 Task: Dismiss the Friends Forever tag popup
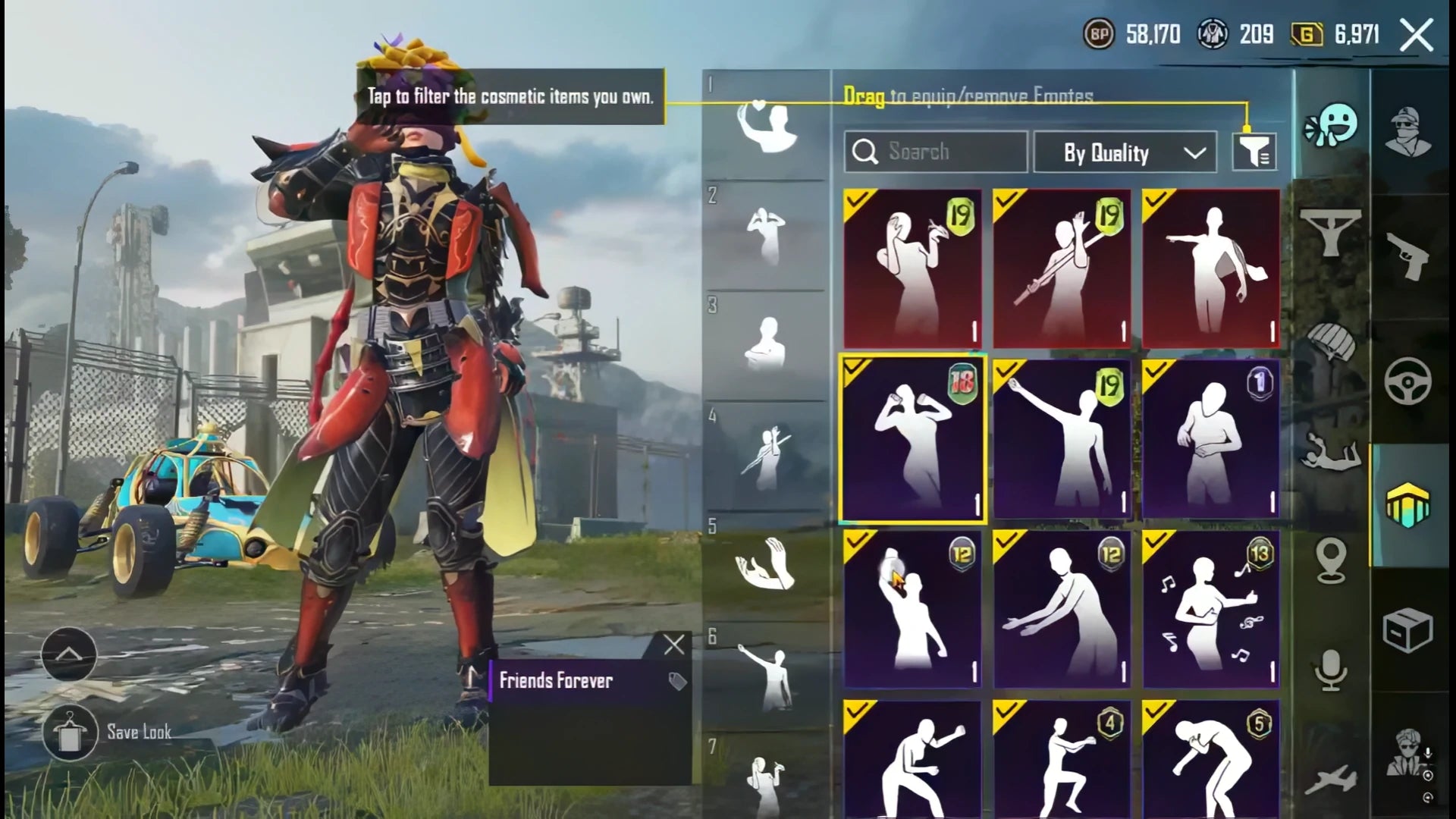[672, 645]
